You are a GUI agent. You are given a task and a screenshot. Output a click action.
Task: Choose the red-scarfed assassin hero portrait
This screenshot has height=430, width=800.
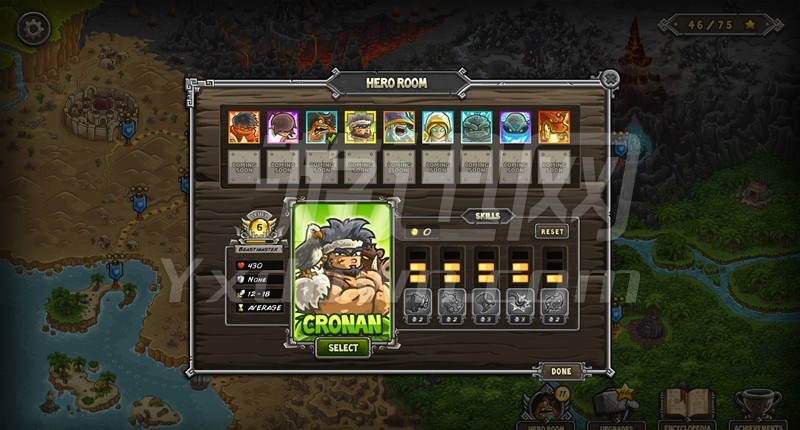pos(244,127)
